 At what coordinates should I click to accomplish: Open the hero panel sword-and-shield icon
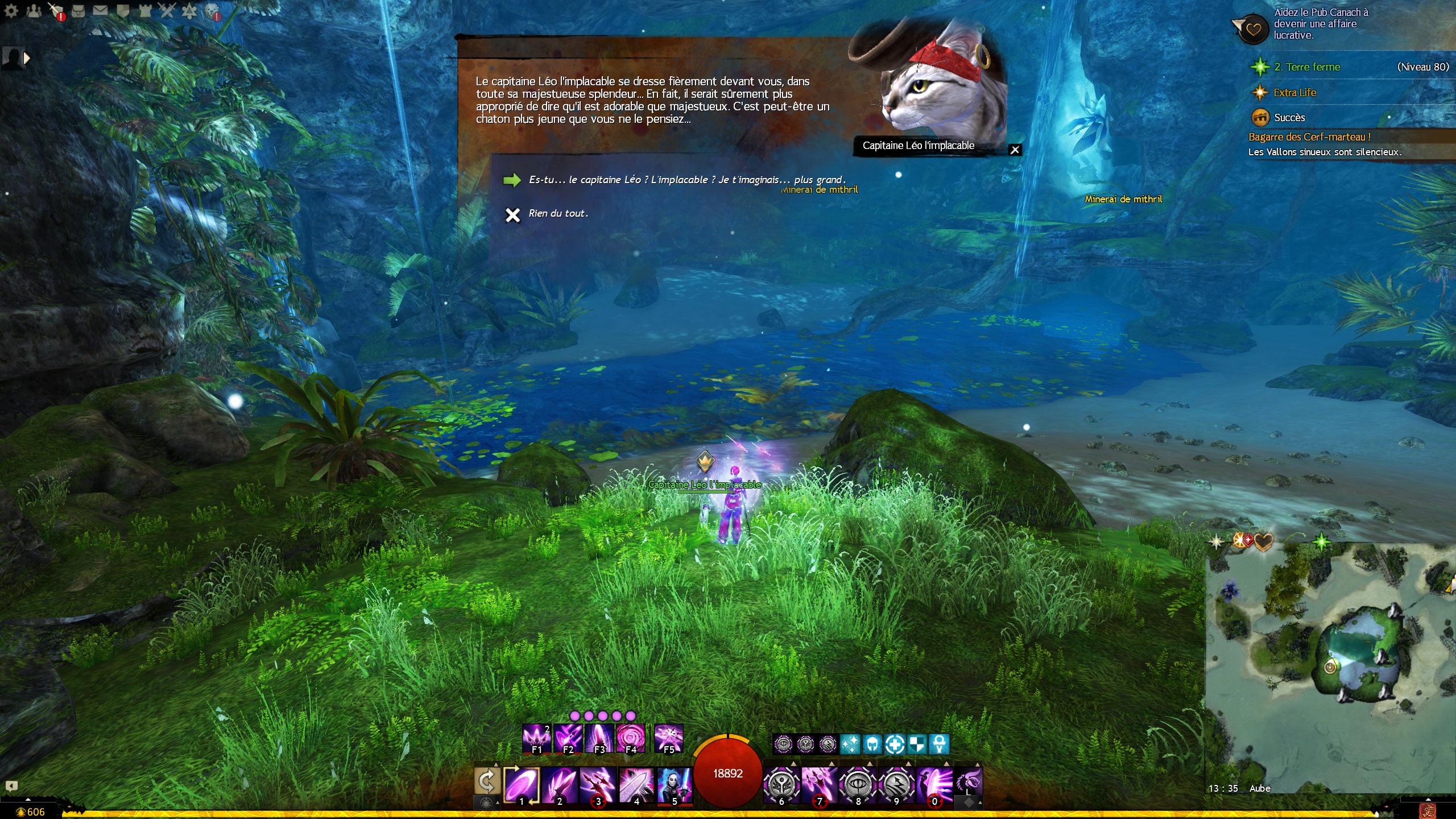[x=56, y=10]
